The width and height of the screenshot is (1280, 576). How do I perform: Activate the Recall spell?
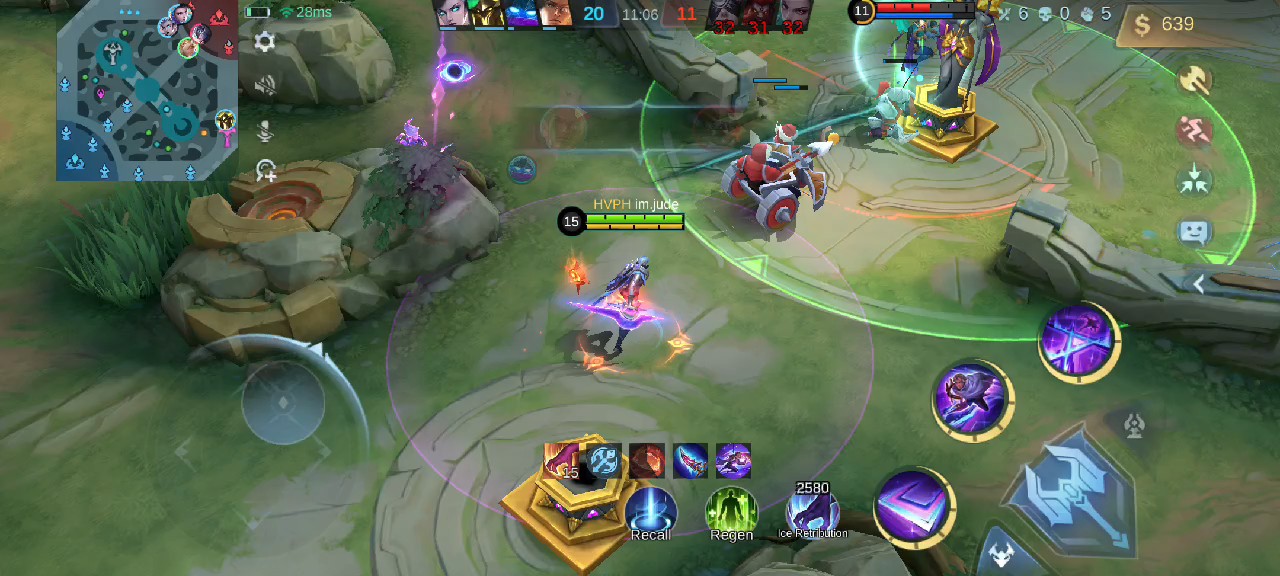coord(650,512)
